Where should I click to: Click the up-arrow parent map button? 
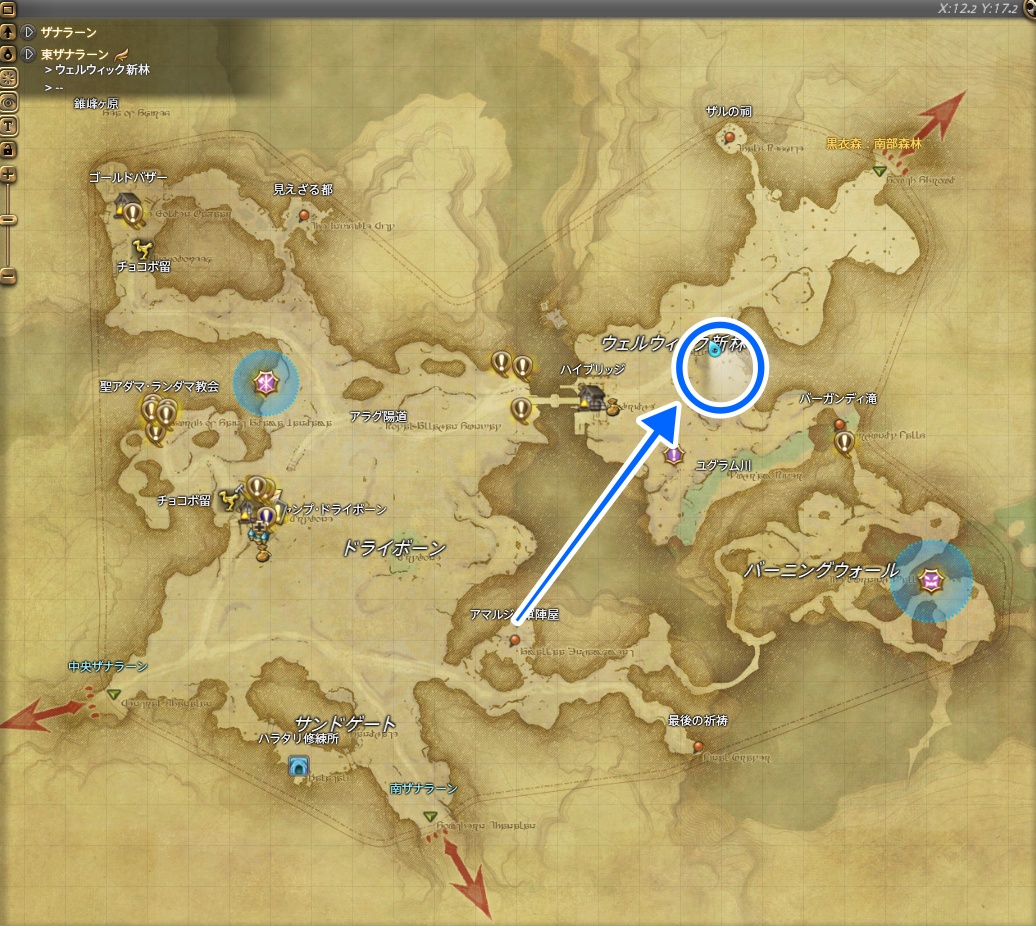point(8,33)
